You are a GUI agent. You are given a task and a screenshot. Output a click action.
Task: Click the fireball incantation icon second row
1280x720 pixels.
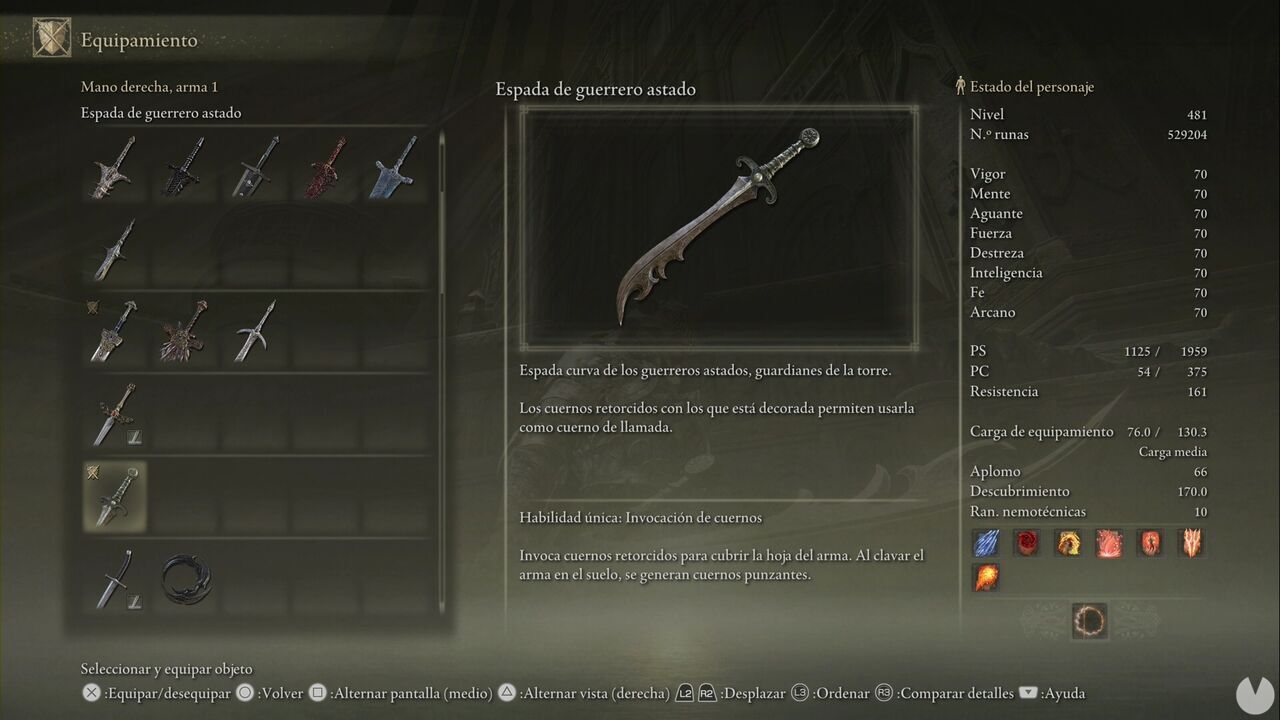[985, 577]
